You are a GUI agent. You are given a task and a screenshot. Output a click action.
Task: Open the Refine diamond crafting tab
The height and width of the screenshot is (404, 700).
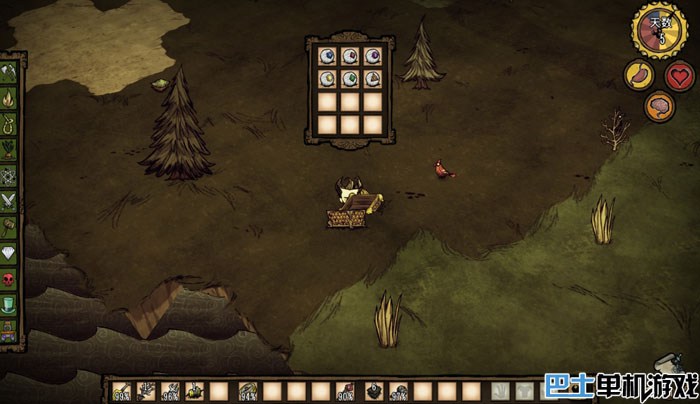[9, 253]
